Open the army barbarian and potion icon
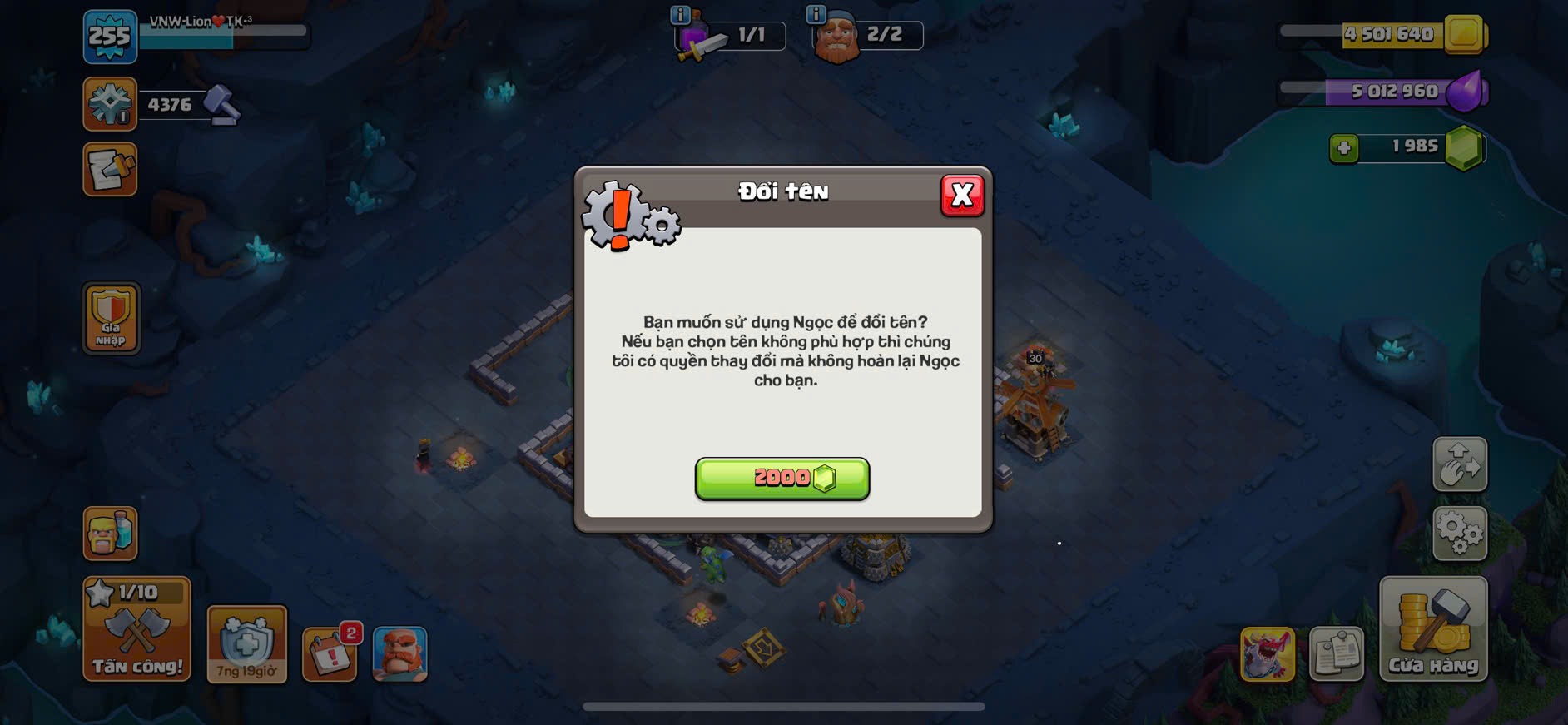1568x725 pixels. coord(110,533)
